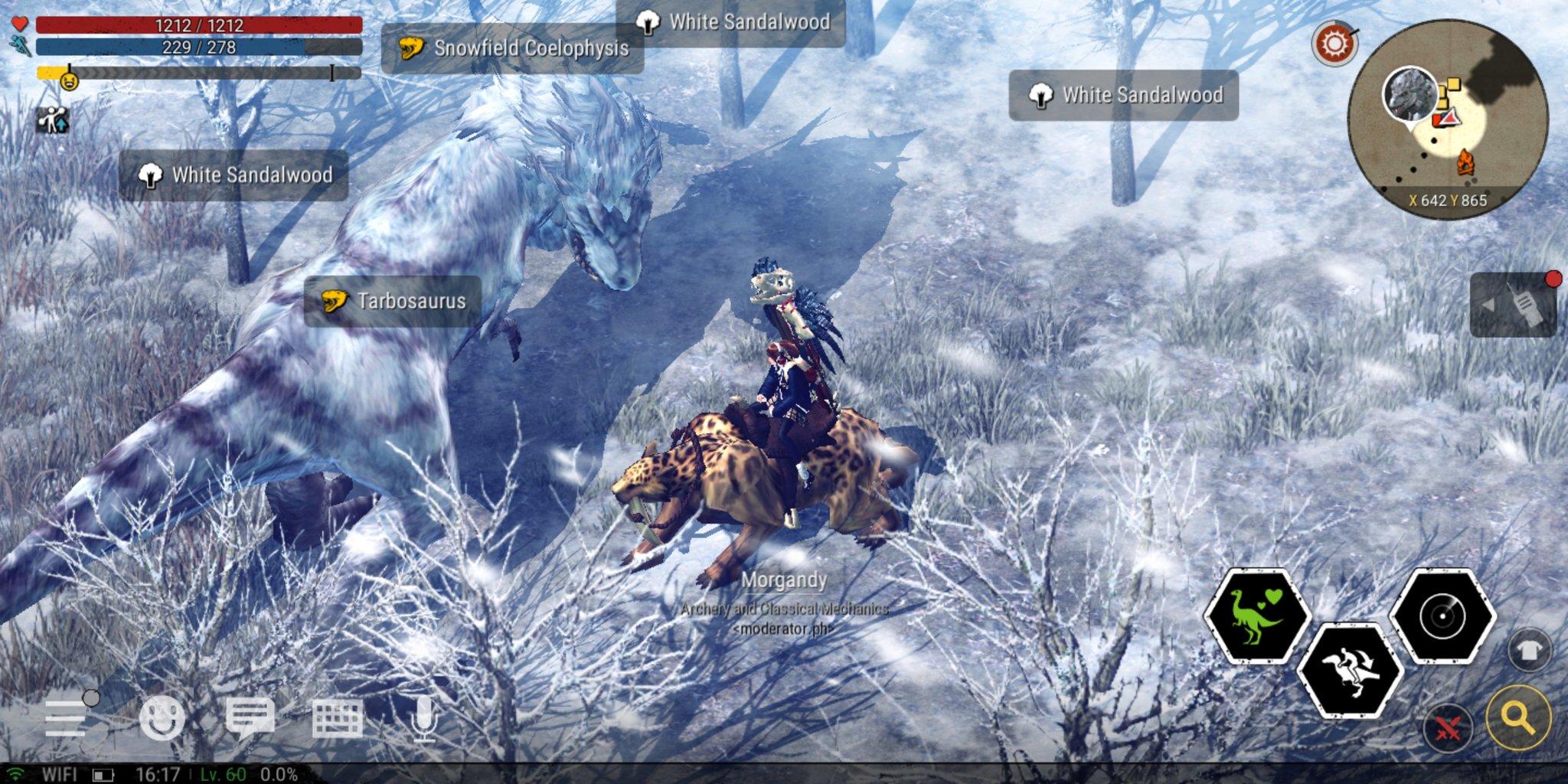Toggle the microphone voice chat
This screenshot has height=784, width=1568.
[423, 719]
